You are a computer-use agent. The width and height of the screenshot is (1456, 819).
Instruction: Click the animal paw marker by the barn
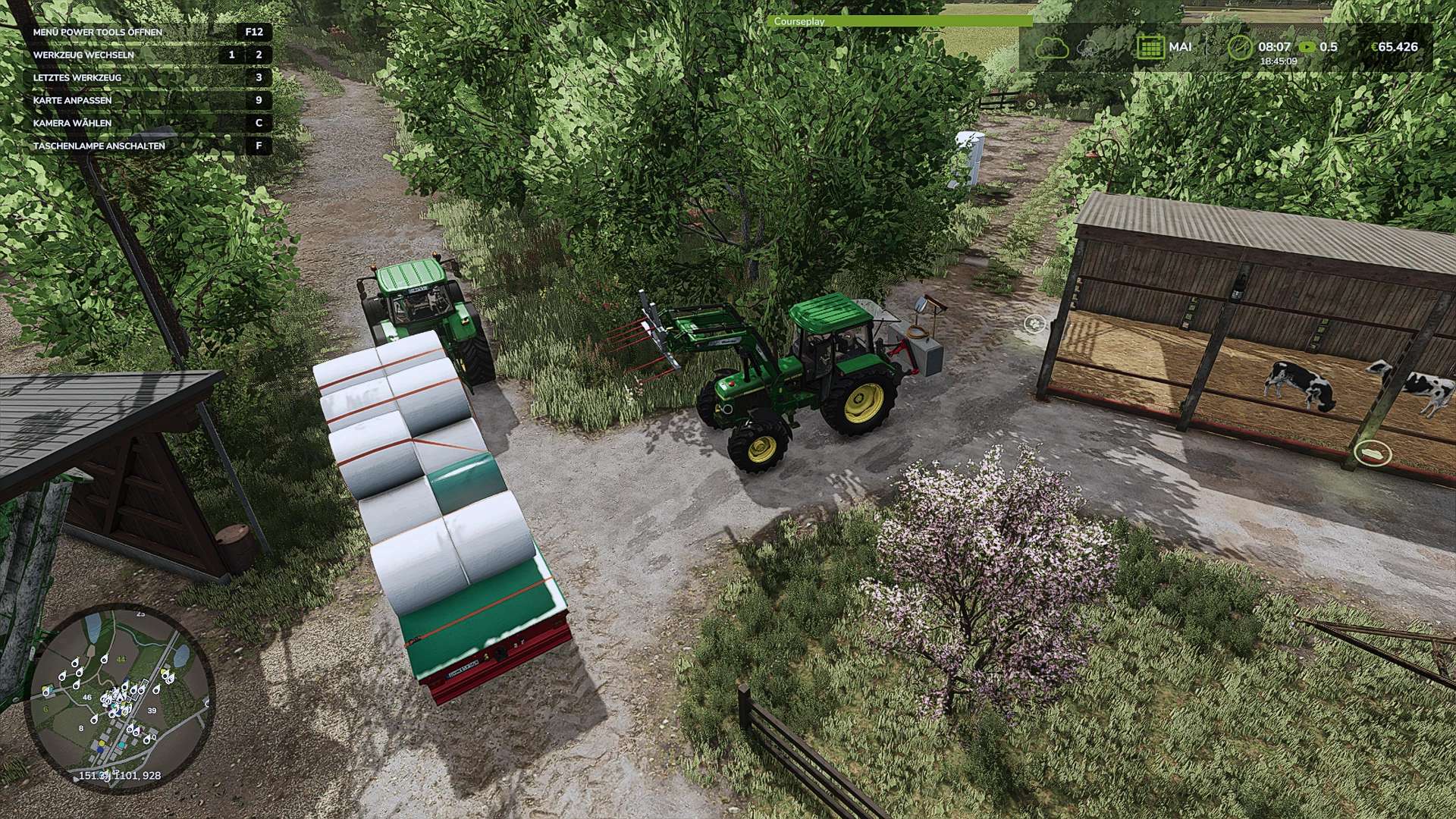(x=1034, y=324)
